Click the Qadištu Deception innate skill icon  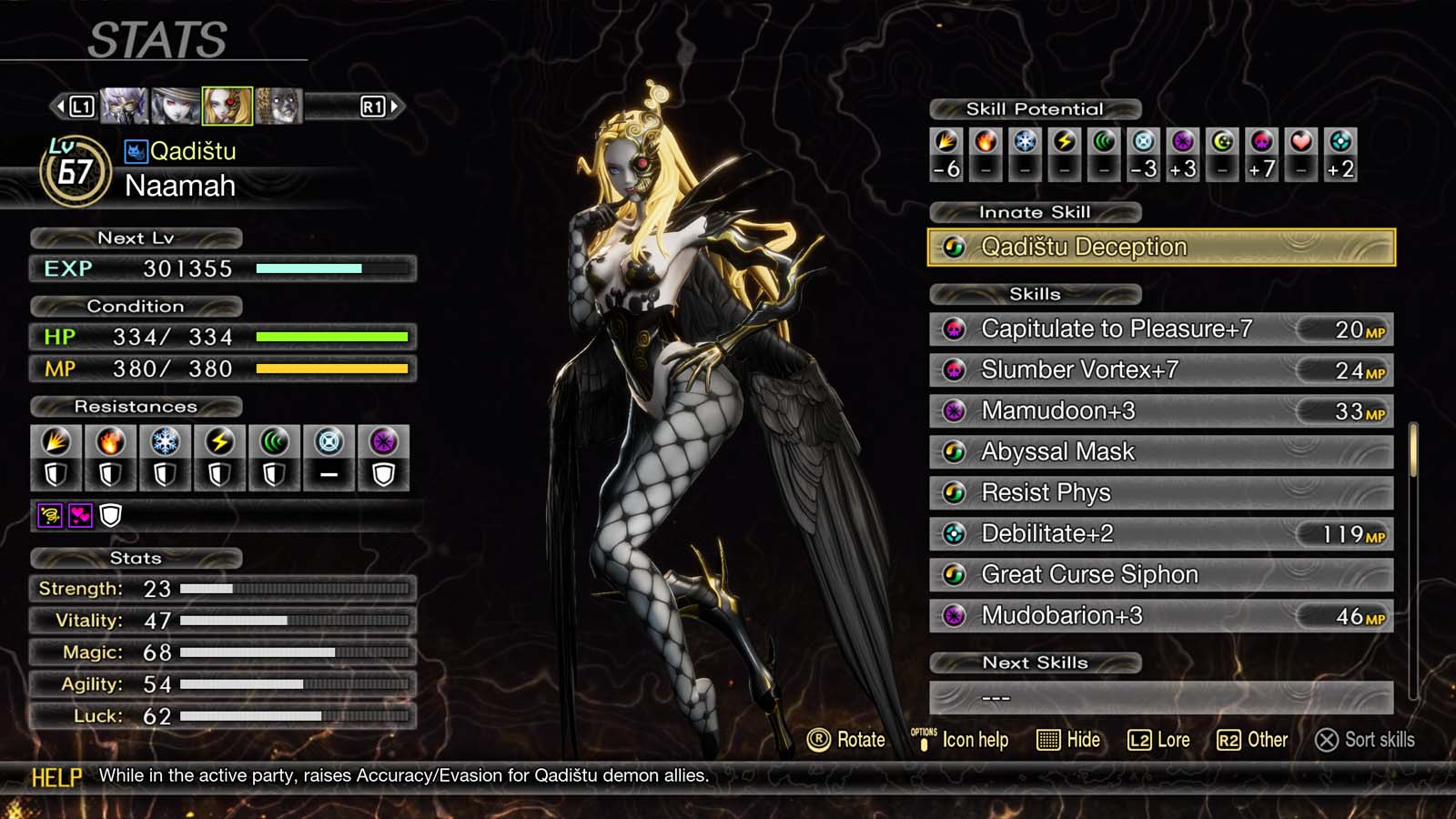click(954, 247)
